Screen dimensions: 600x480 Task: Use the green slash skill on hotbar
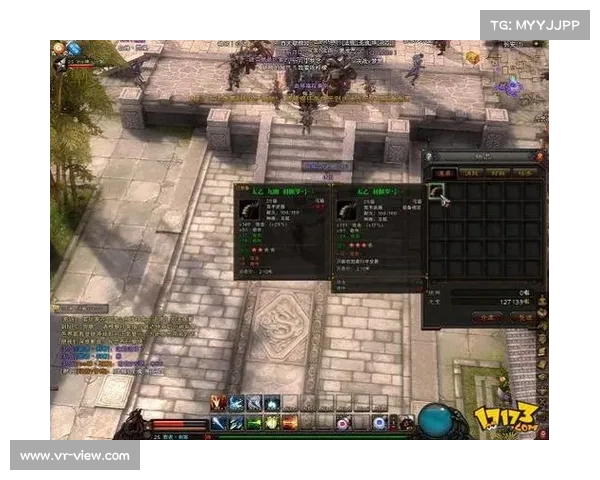click(254, 423)
